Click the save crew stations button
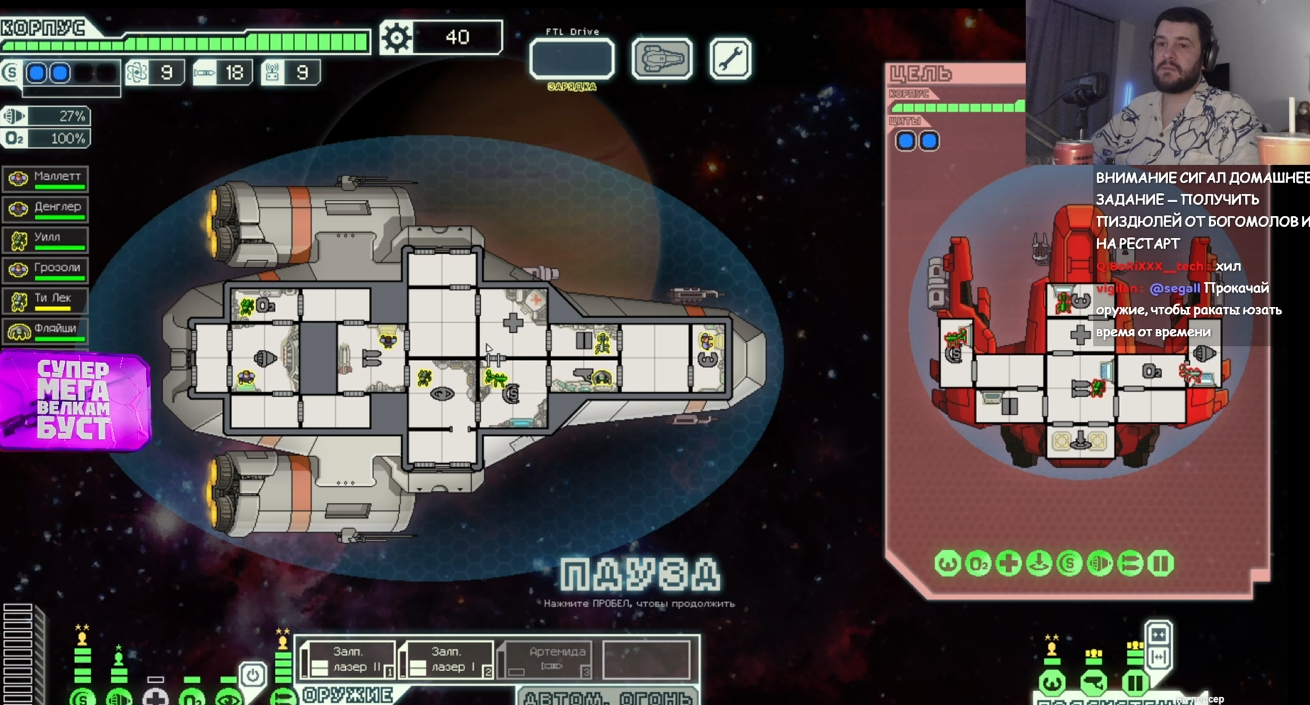Viewport: 1310px width, 705px height. tap(1159, 634)
